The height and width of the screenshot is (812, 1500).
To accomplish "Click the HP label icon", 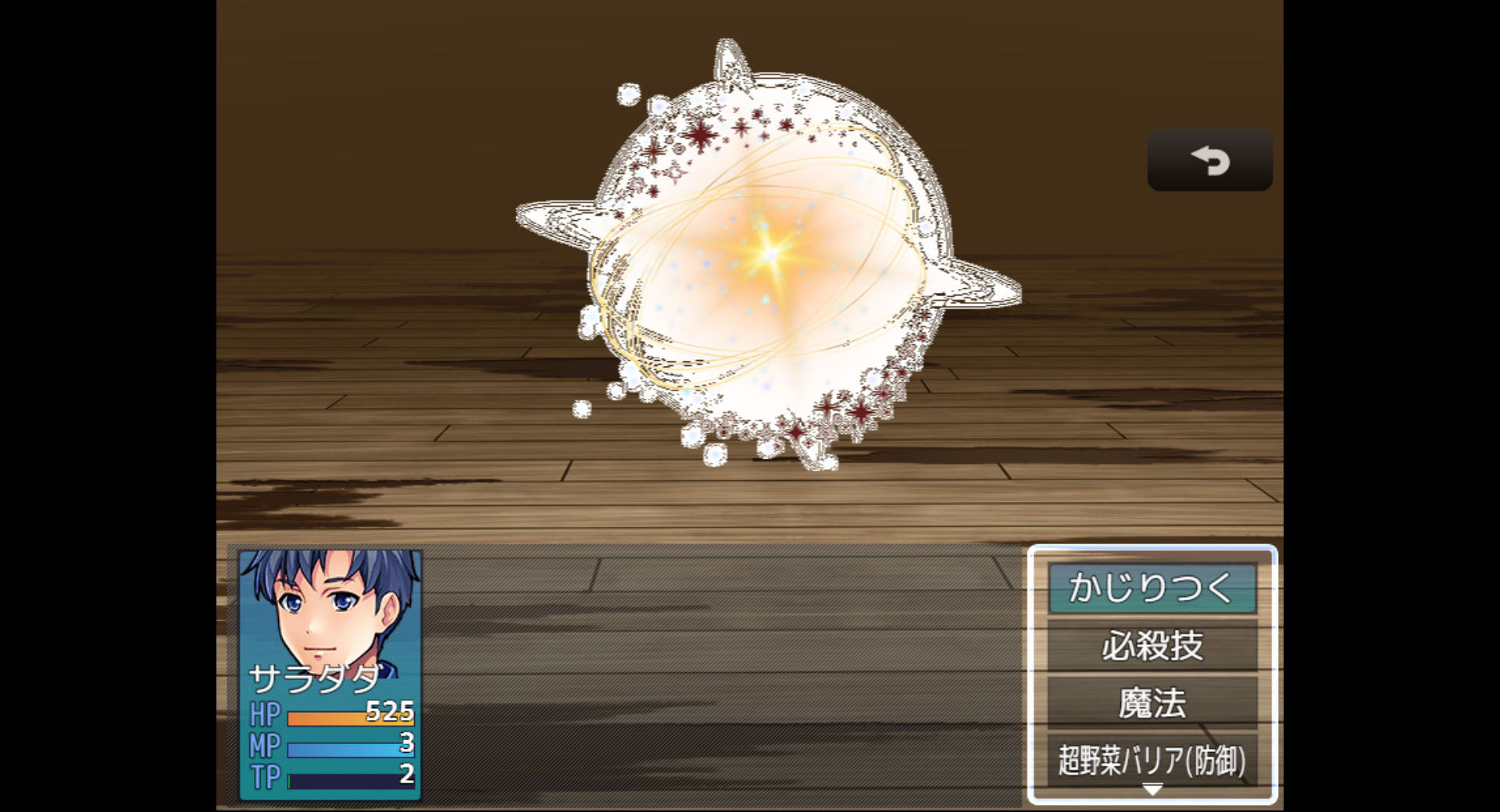I will [x=263, y=713].
